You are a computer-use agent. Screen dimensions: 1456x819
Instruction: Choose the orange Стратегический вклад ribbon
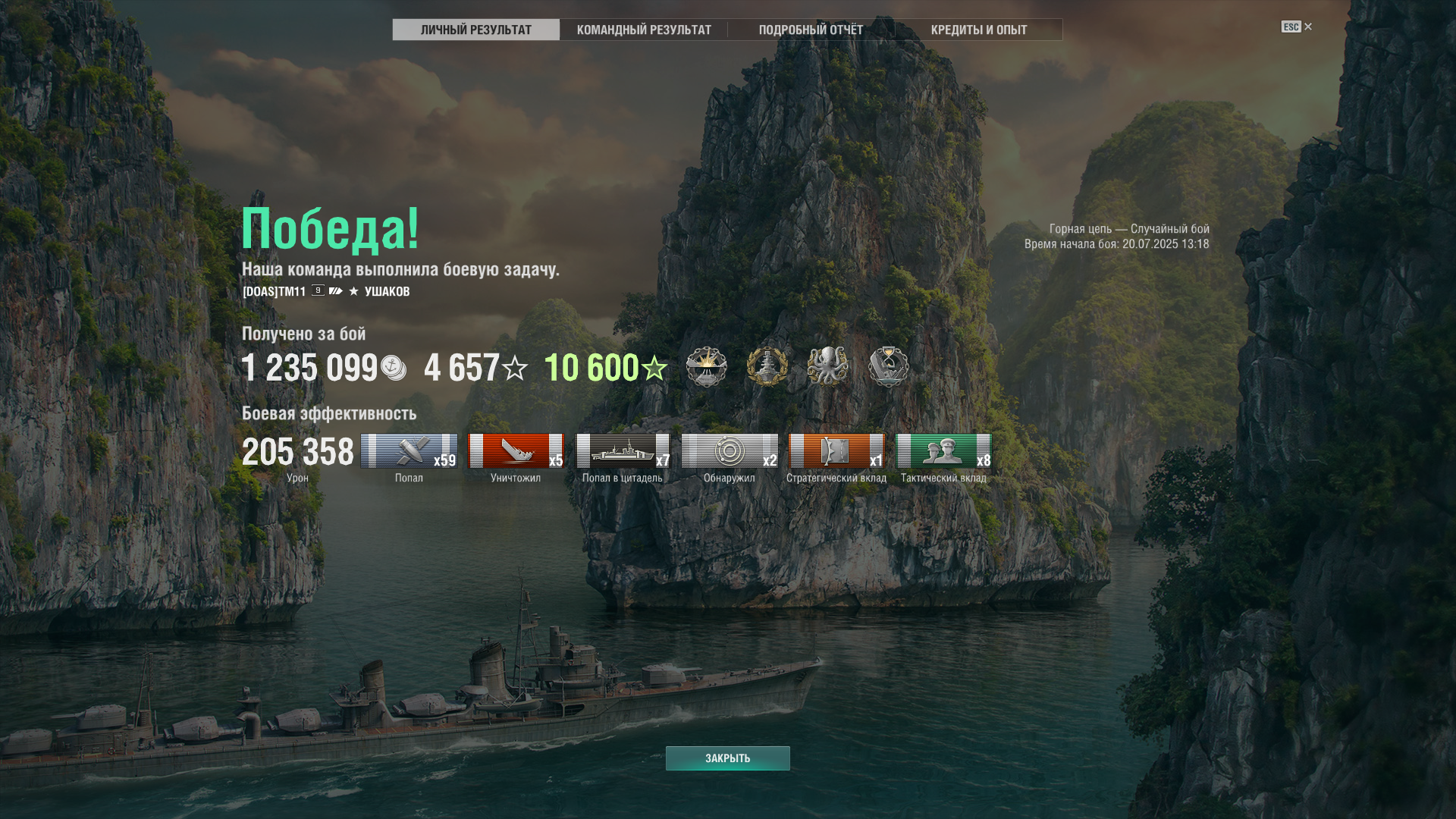click(x=836, y=451)
